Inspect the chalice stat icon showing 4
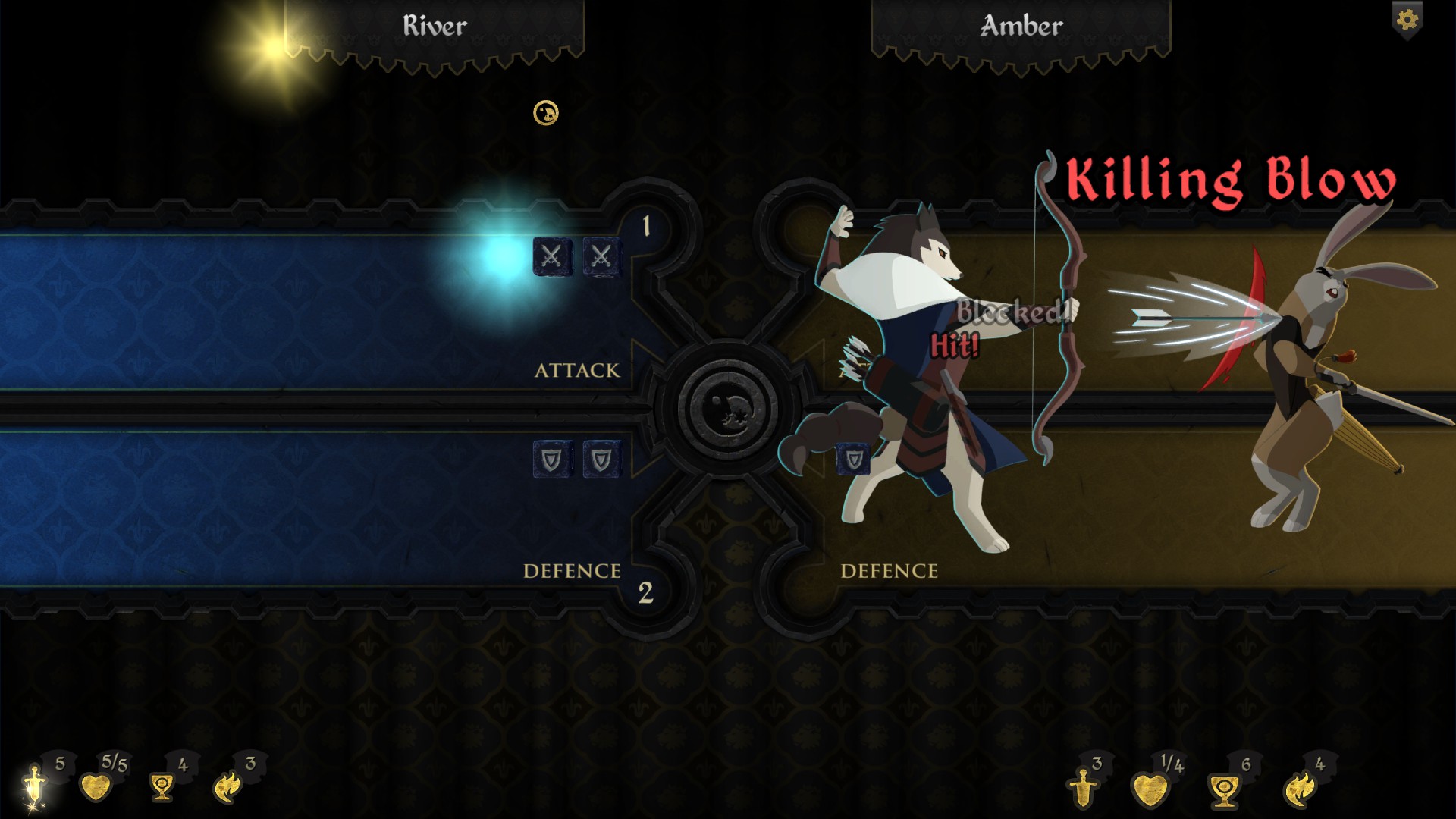Image resolution: width=1456 pixels, height=819 pixels. click(x=162, y=787)
